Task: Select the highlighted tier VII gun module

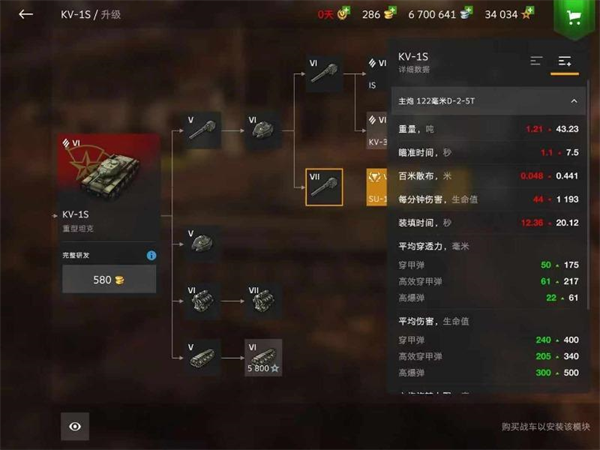Action: tap(324, 187)
